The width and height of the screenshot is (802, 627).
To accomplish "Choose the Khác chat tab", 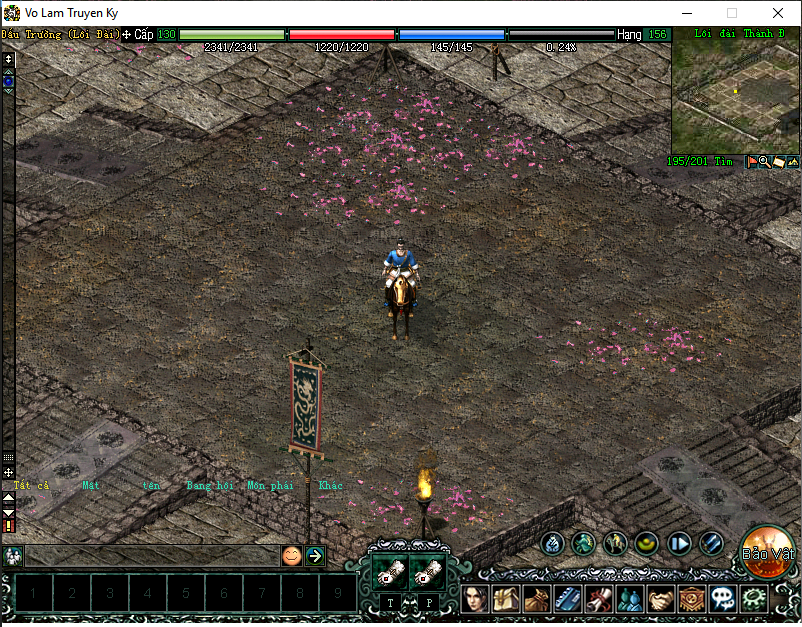I will tap(330, 486).
